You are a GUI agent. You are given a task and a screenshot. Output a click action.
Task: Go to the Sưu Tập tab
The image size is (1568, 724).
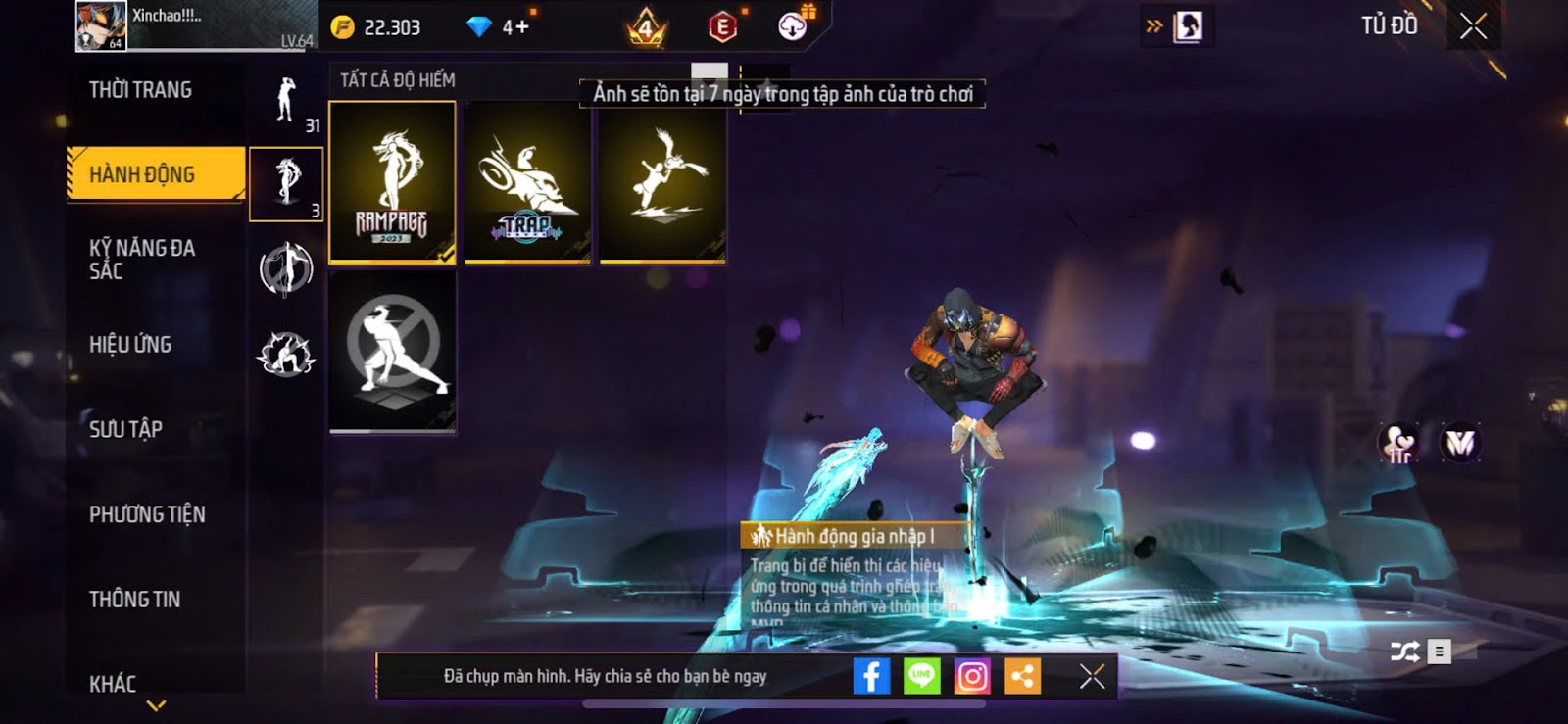[x=126, y=429]
